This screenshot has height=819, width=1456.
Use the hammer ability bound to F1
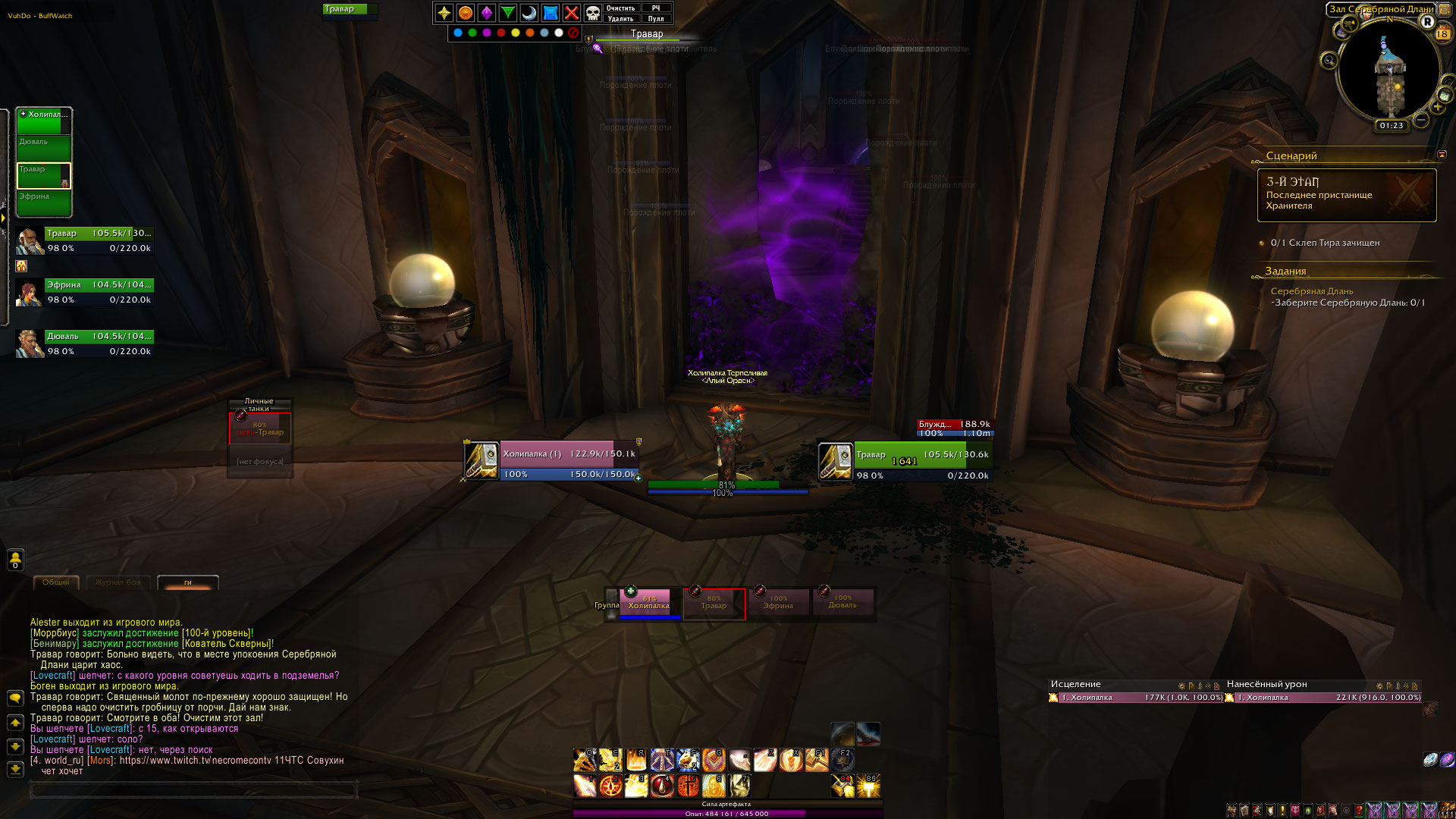(817, 759)
